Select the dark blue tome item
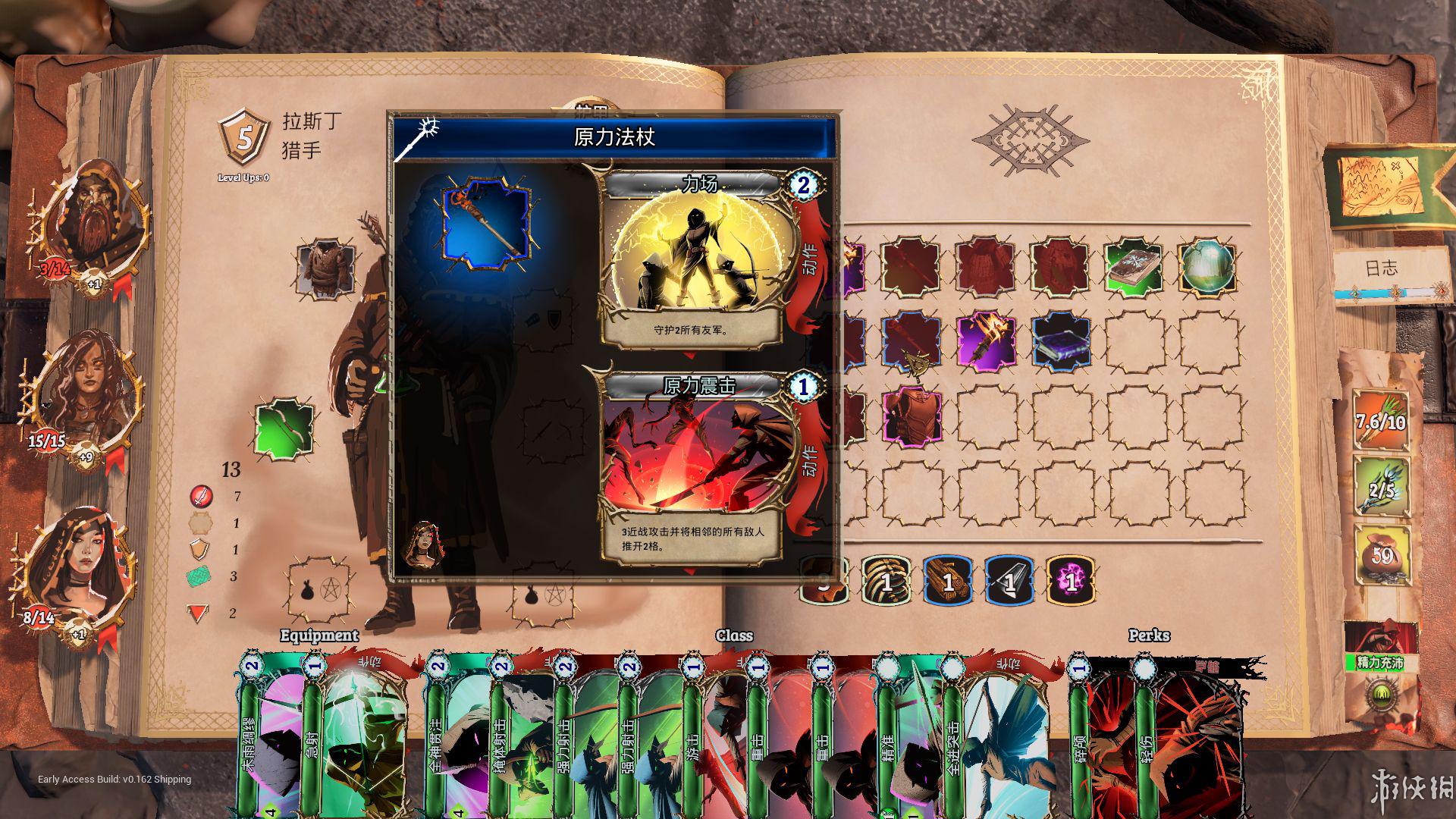The height and width of the screenshot is (819, 1456). [1061, 341]
